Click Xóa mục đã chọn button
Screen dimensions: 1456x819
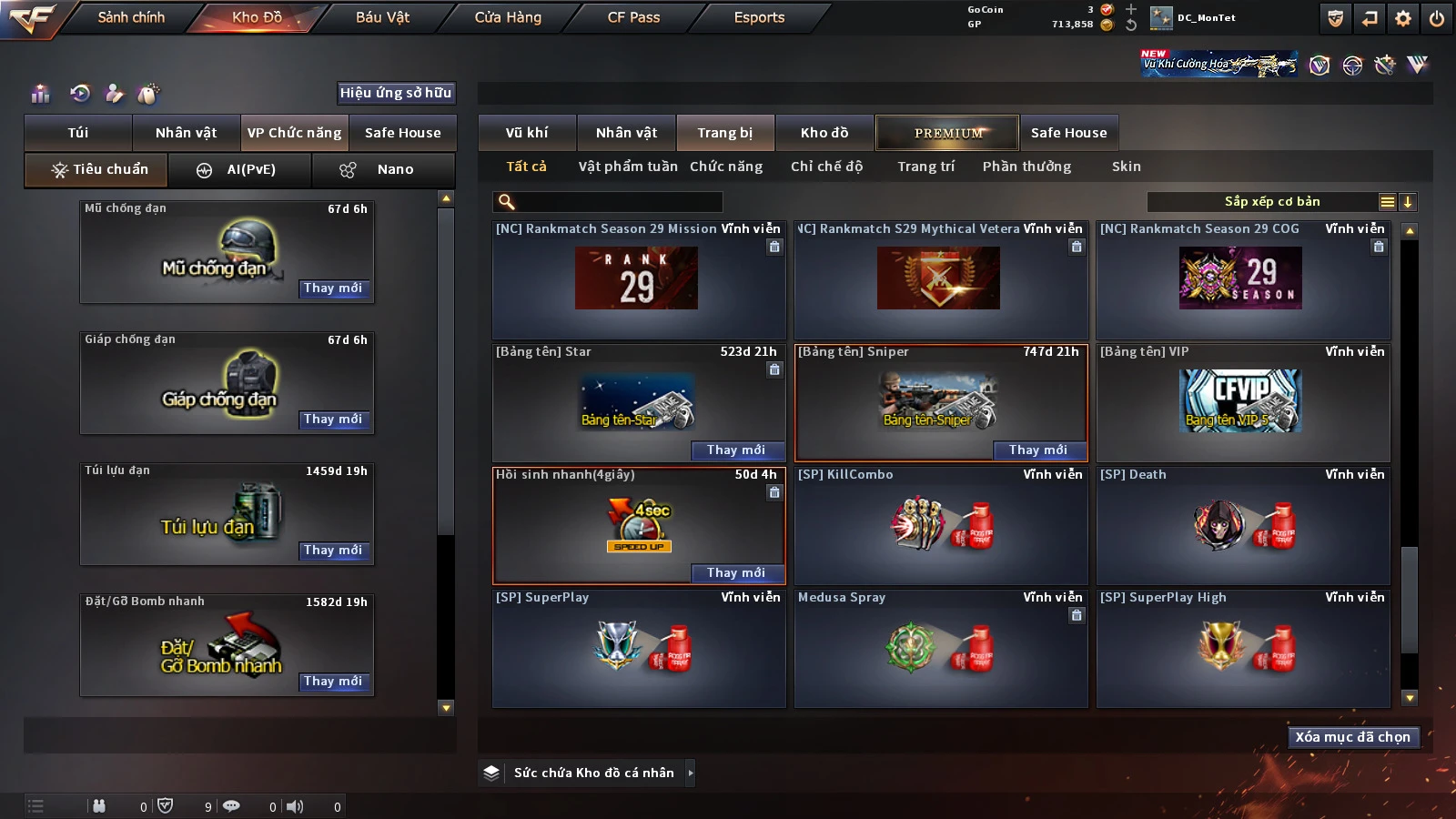(1352, 737)
